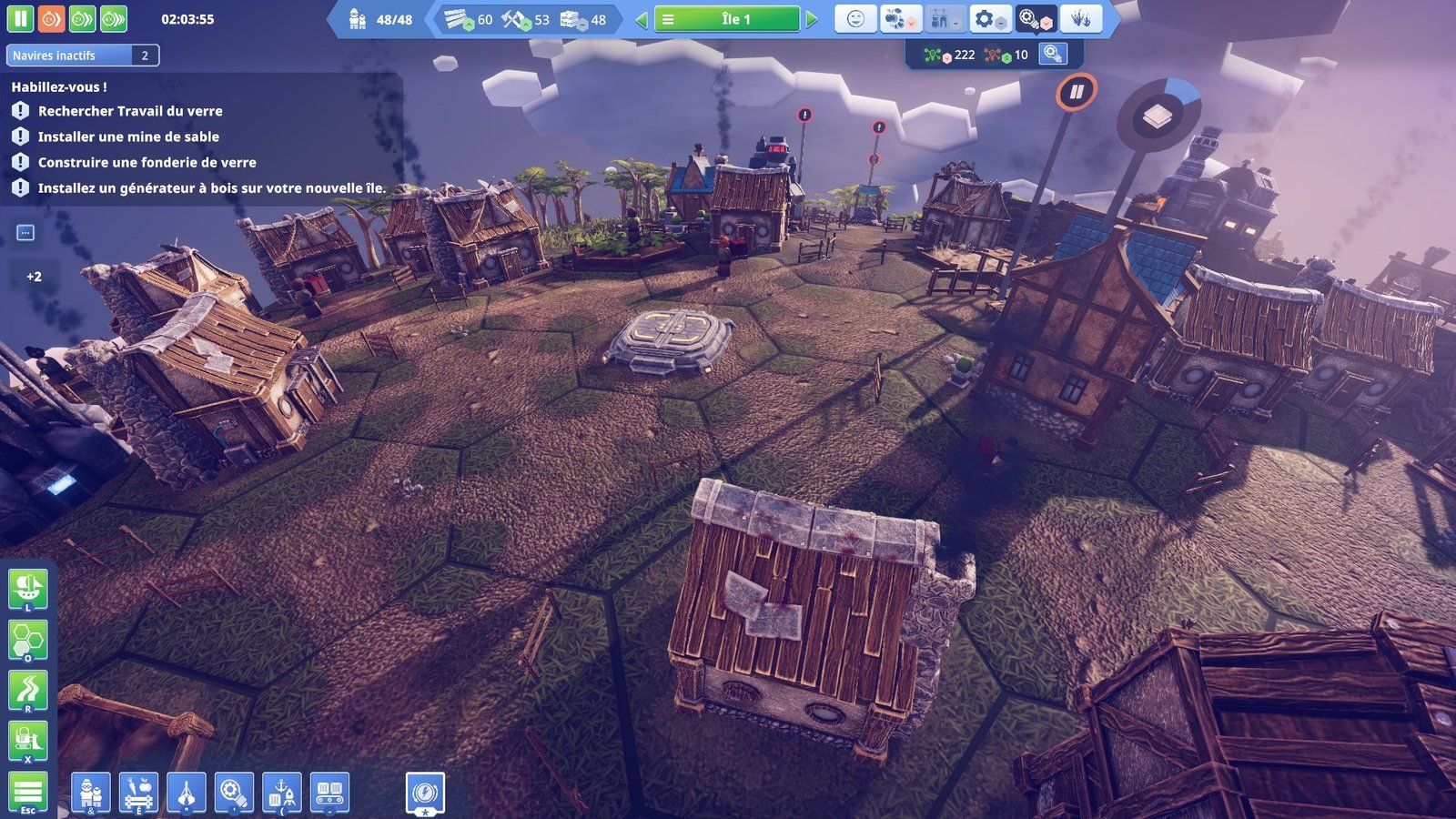
Task: Set game speed to 2x
Action: click(82, 18)
